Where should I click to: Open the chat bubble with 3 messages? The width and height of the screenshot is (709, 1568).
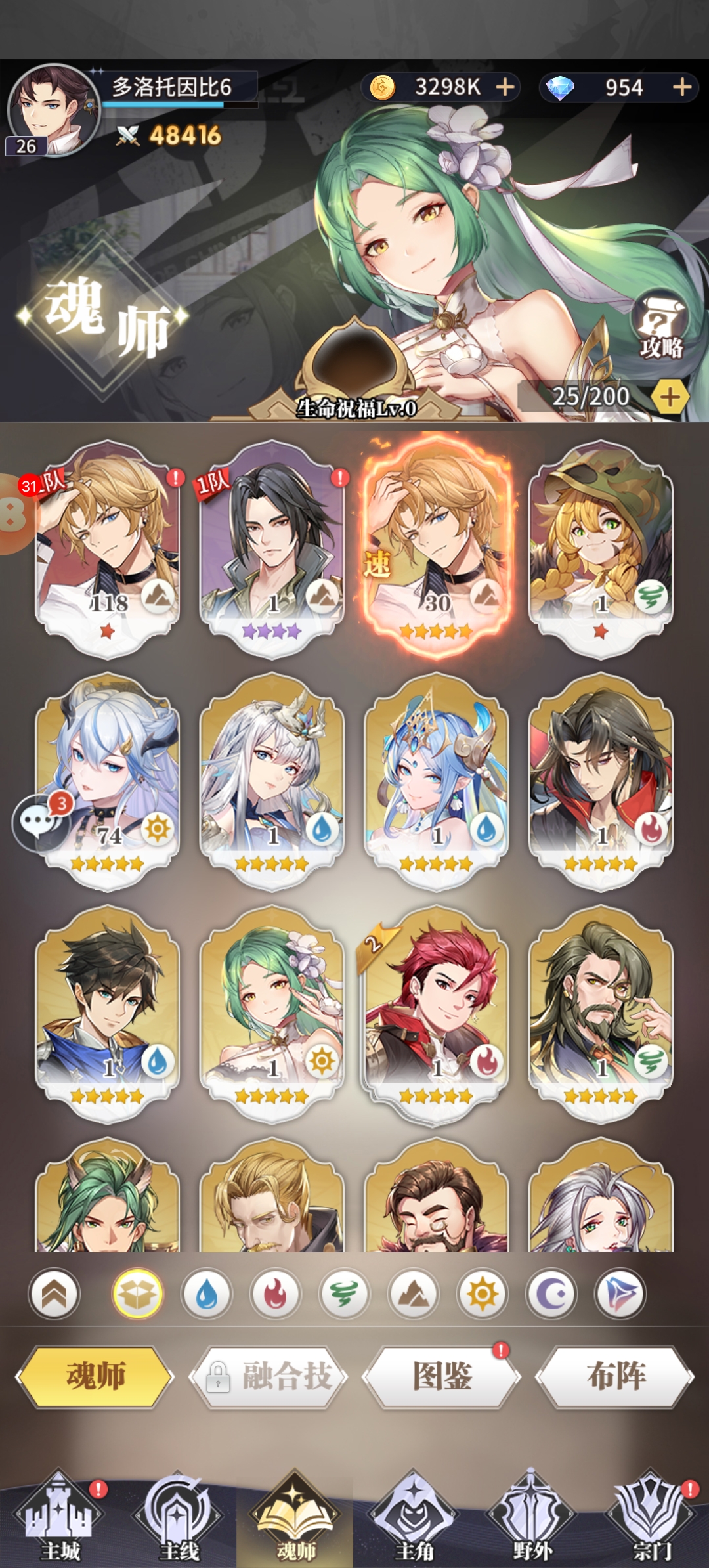click(41, 822)
